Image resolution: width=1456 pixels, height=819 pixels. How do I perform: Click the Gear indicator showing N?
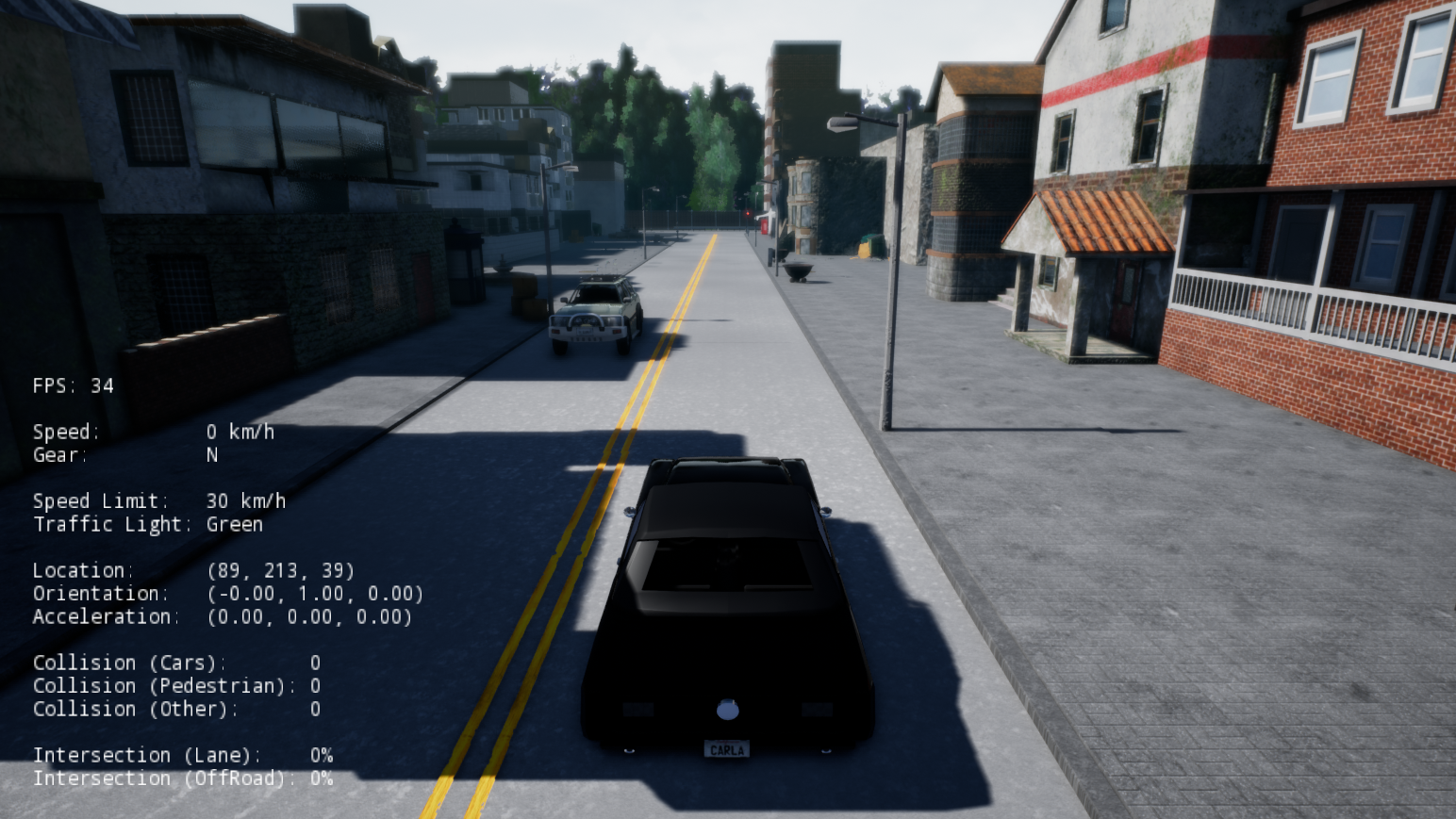pyautogui.click(x=123, y=455)
